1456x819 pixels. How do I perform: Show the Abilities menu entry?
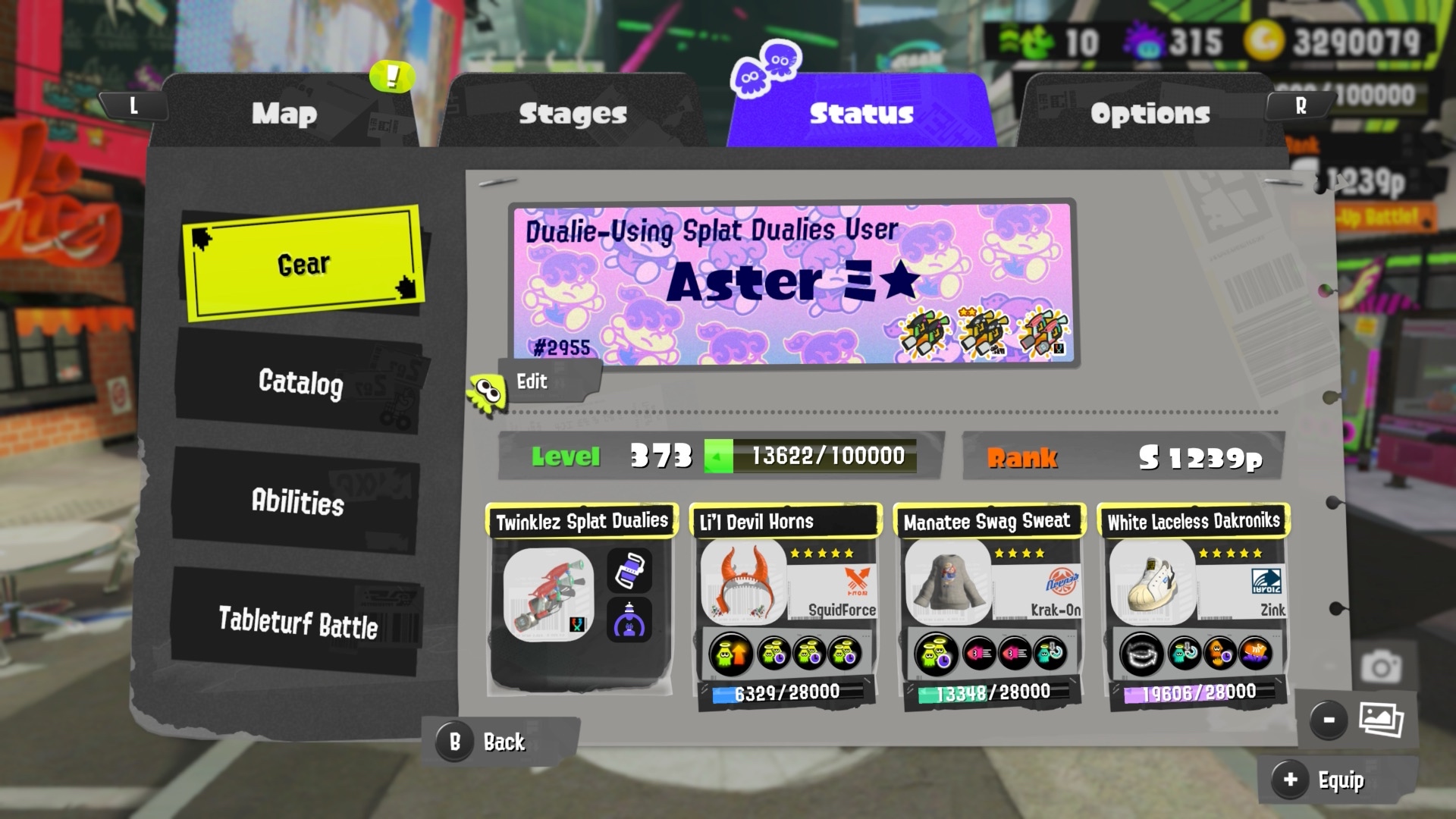[297, 501]
